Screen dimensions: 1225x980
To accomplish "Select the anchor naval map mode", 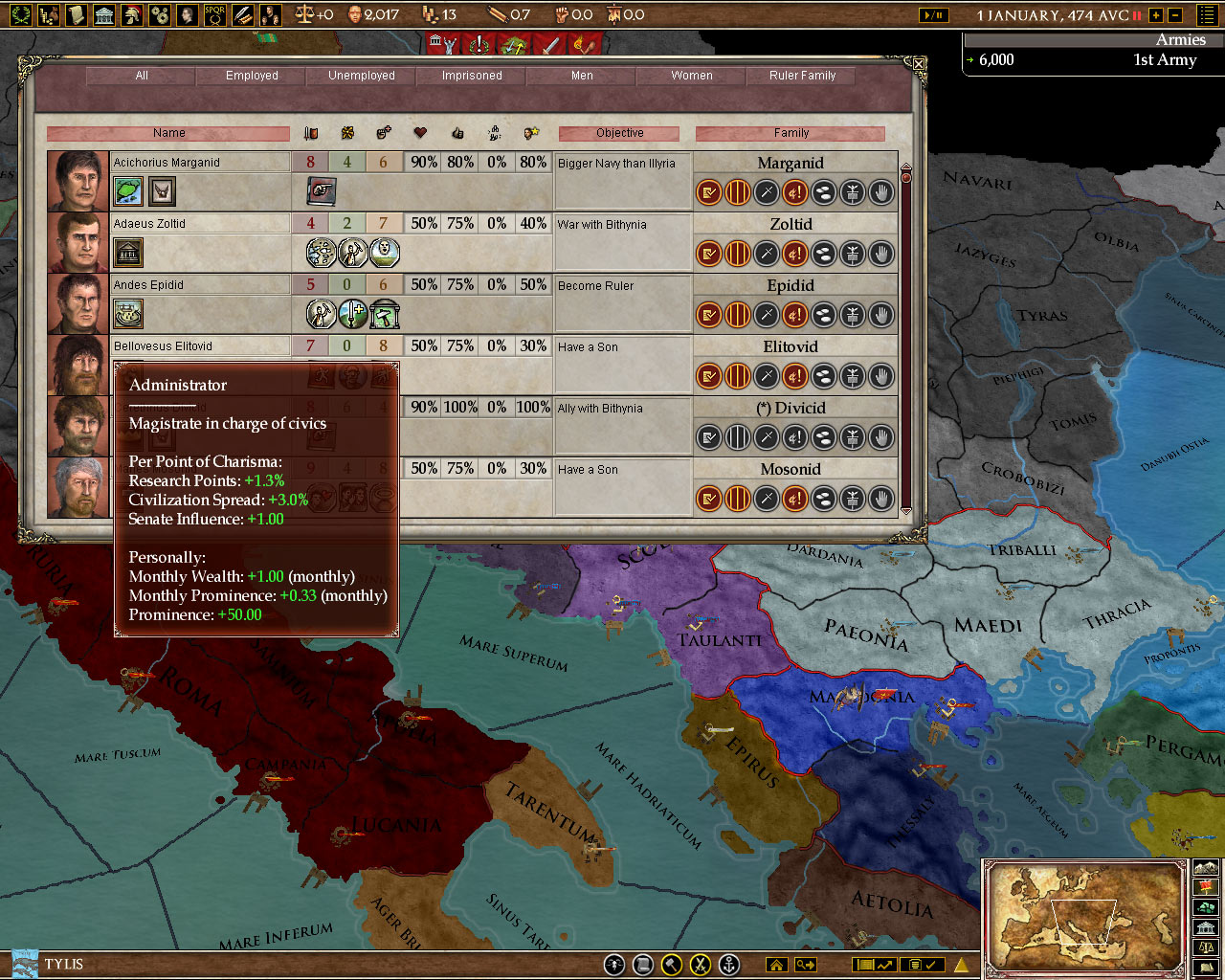I will click(729, 965).
